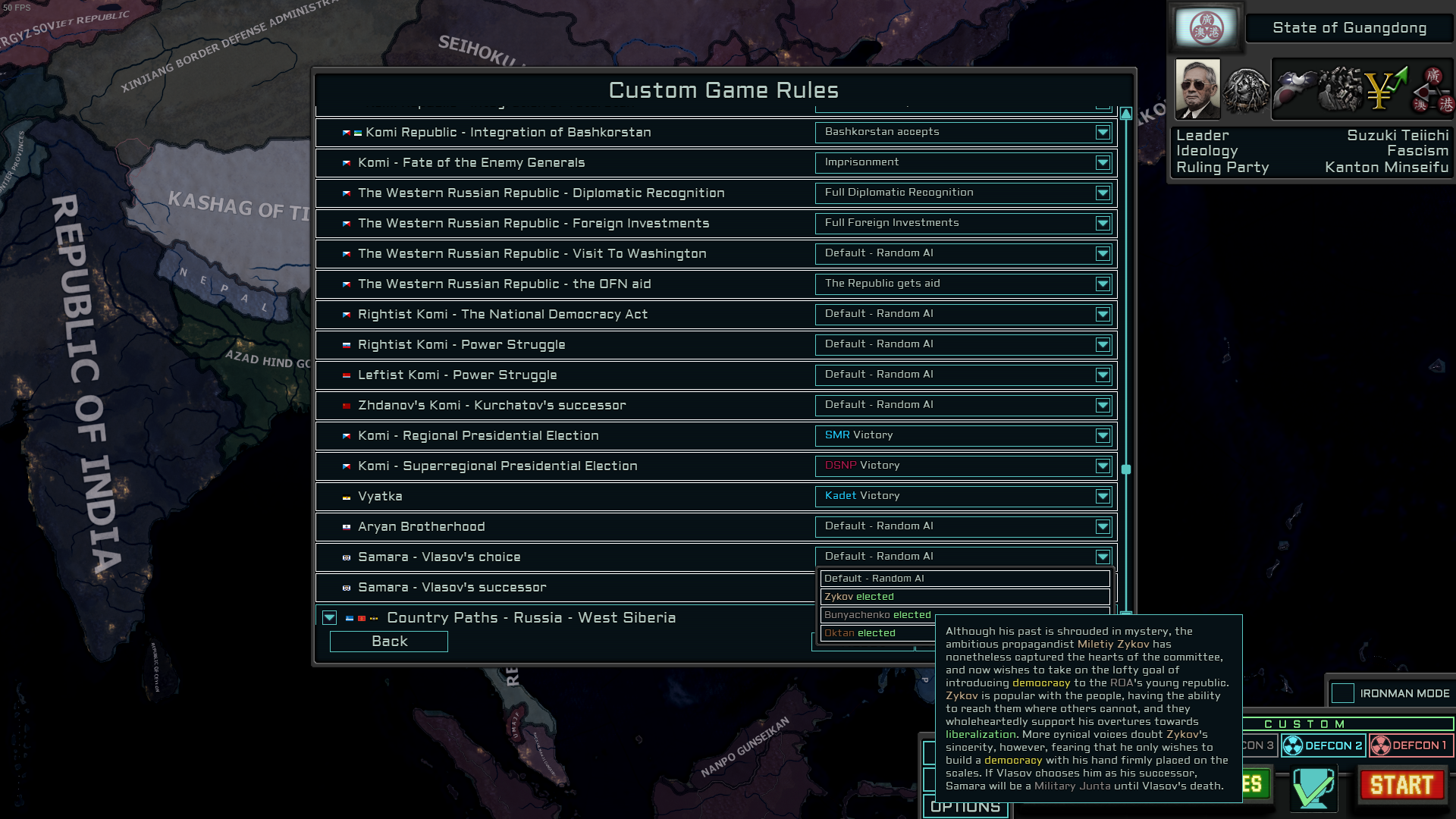Select DEFCON 1 difficulty

tap(1409, 745)
